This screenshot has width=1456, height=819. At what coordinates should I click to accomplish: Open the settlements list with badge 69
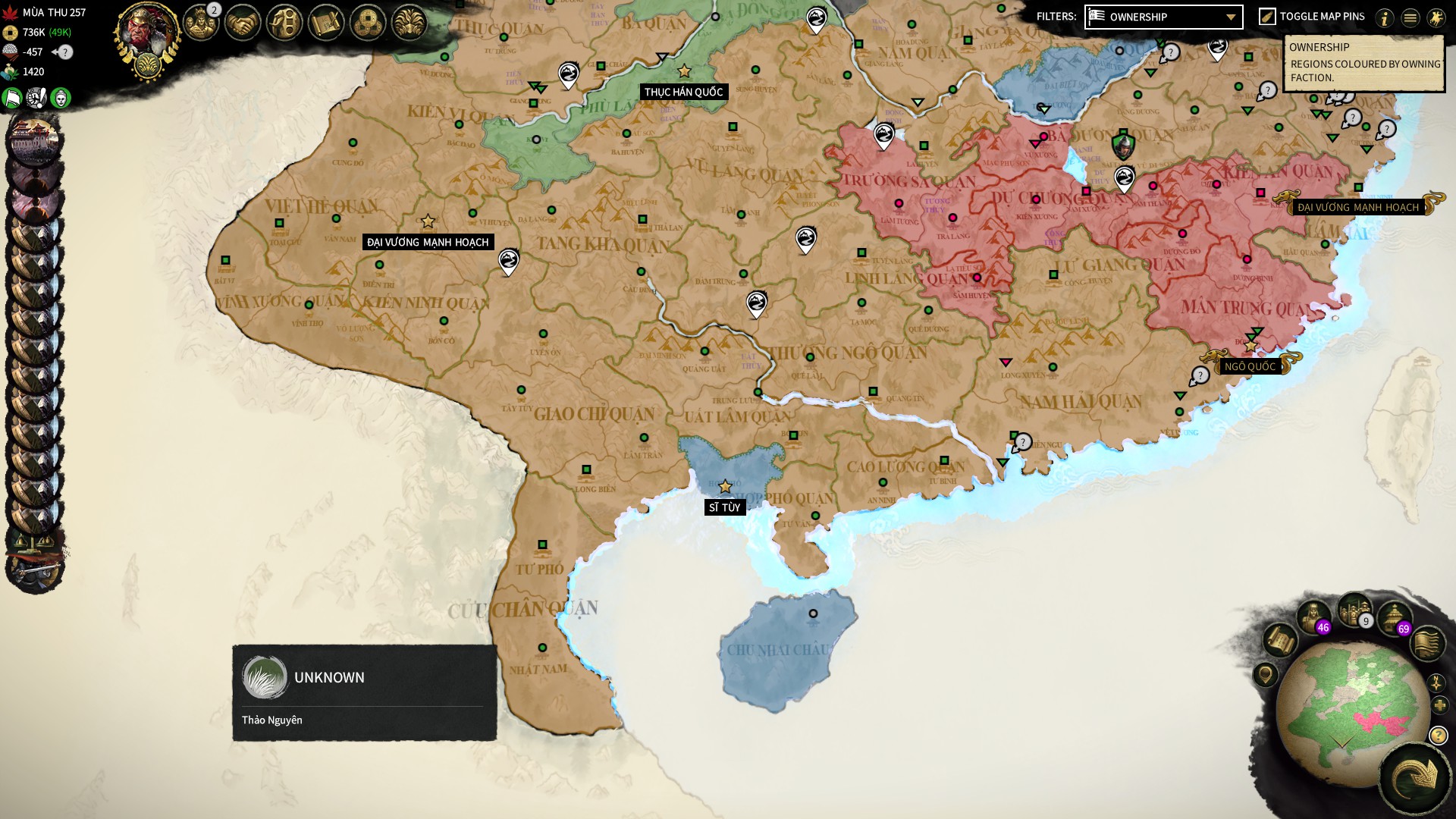(x=1394, y=618)
